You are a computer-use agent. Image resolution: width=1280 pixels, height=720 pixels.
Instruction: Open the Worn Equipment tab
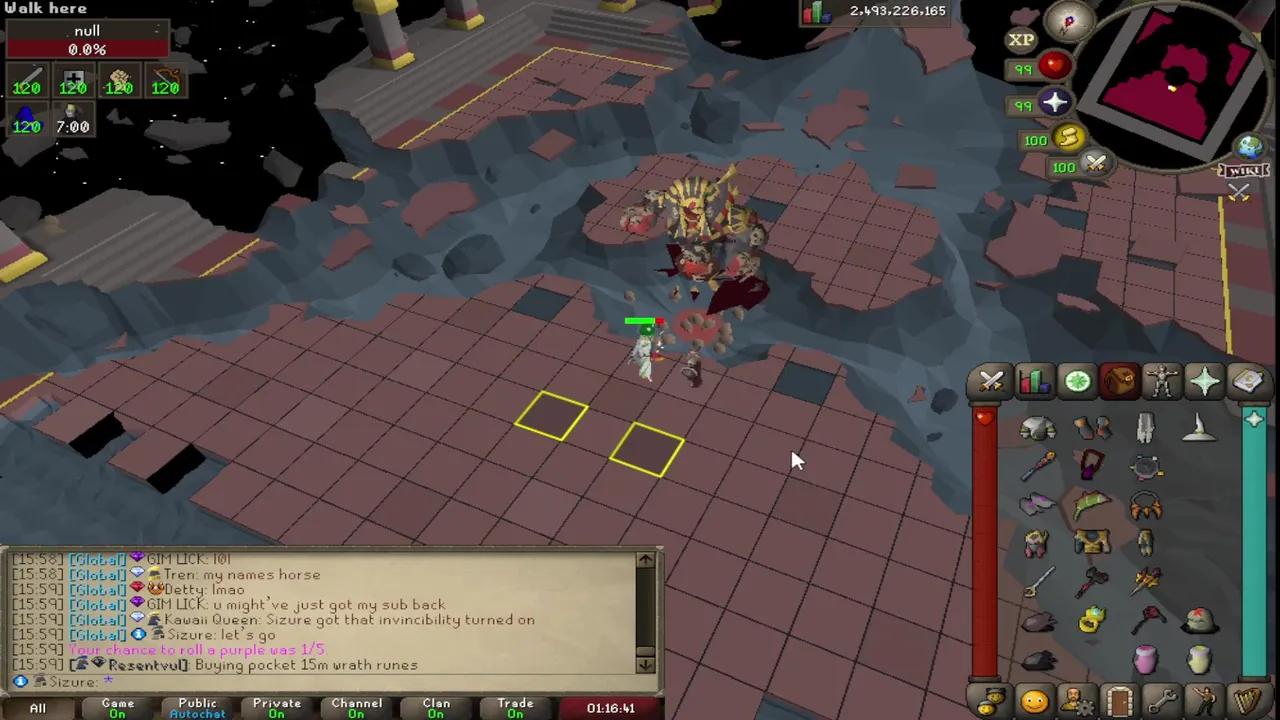[1161, 381]
